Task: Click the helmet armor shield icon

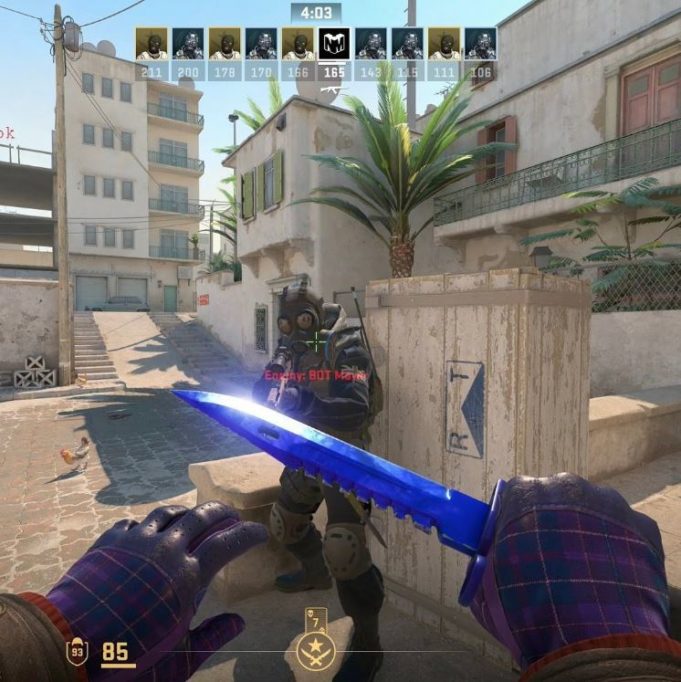Action: coord(77,653)
